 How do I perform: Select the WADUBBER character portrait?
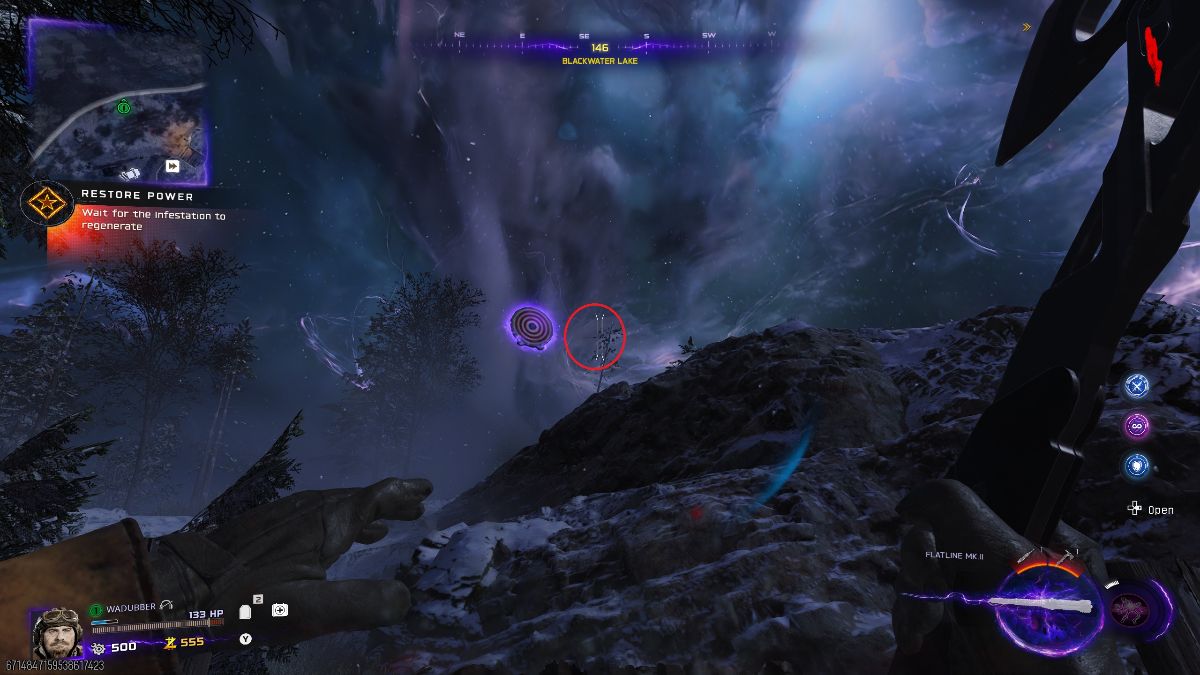coord(57,631)
